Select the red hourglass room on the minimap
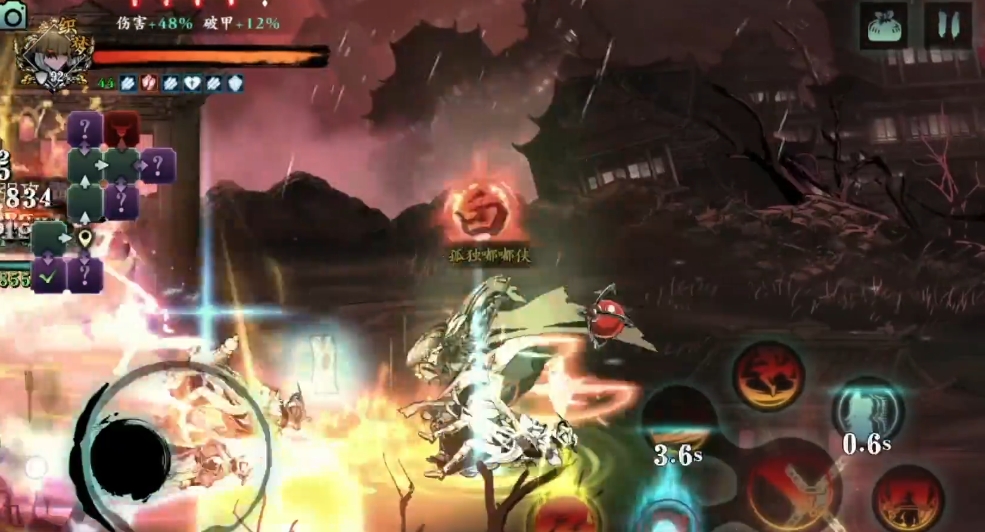 pos(122,129)
